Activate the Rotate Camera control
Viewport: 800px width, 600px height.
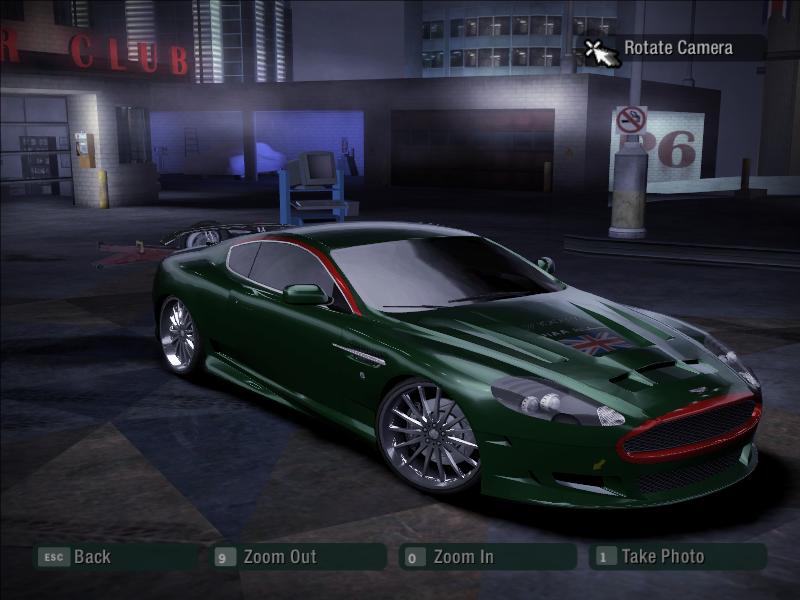[x=676, y=48]
